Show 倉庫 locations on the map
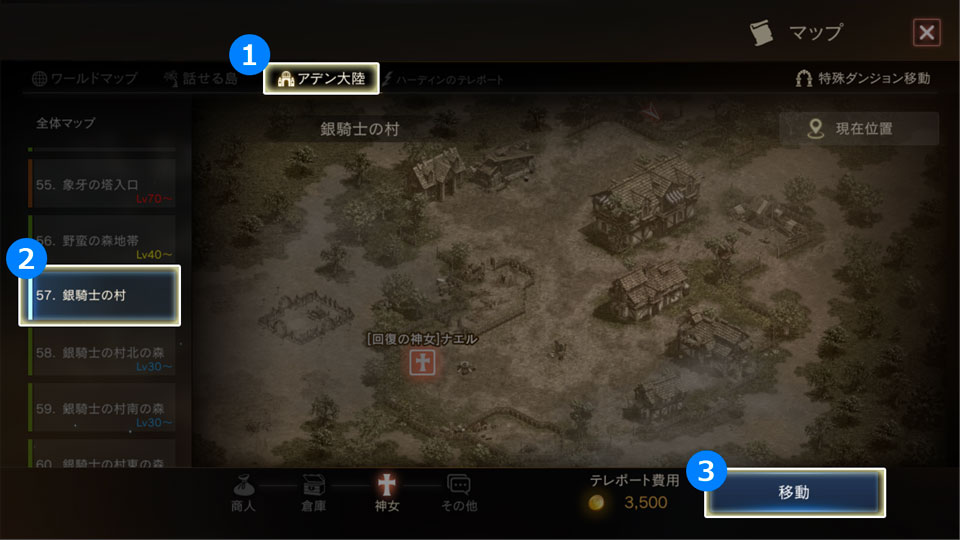The image size is (960, 540). [x=314, y=492]
